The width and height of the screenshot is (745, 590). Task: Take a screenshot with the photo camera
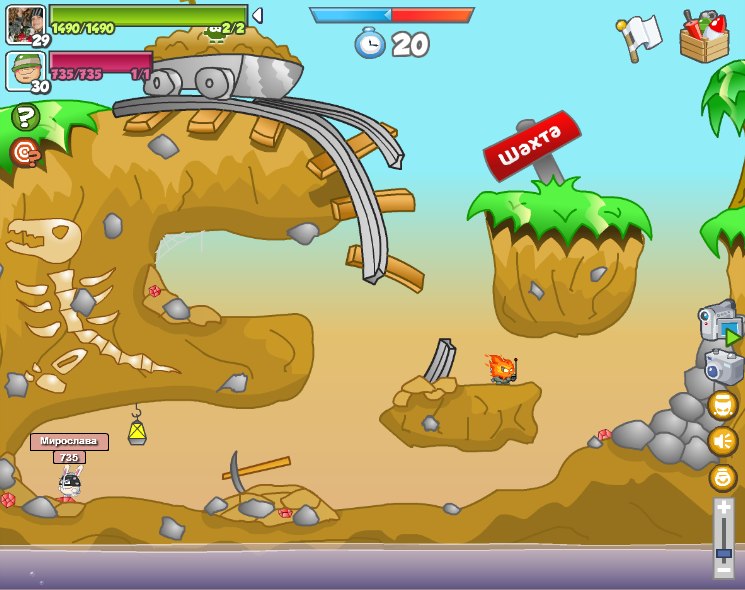pyautogui.click(x=722, y=367)
